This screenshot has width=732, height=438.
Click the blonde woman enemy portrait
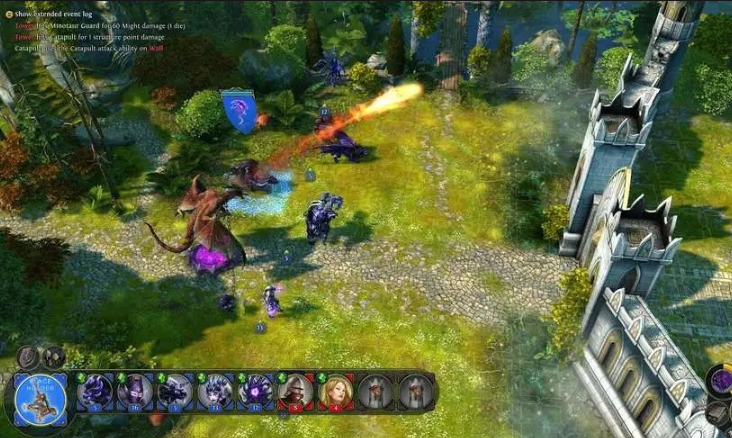point(335,390)
